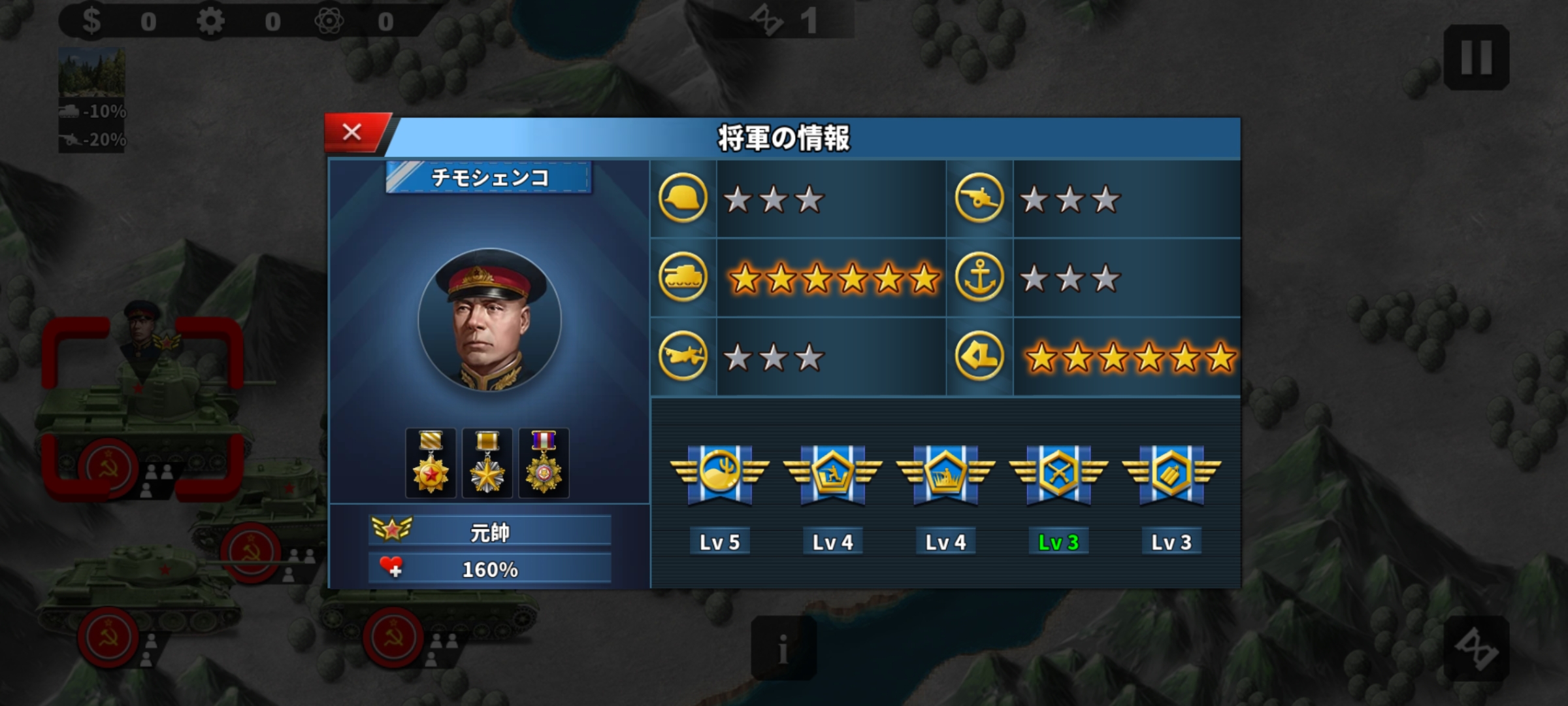Screen dimensions: 1568x706
Task: Select the soldier in grass skill badge
Action: tap(945, 474)
